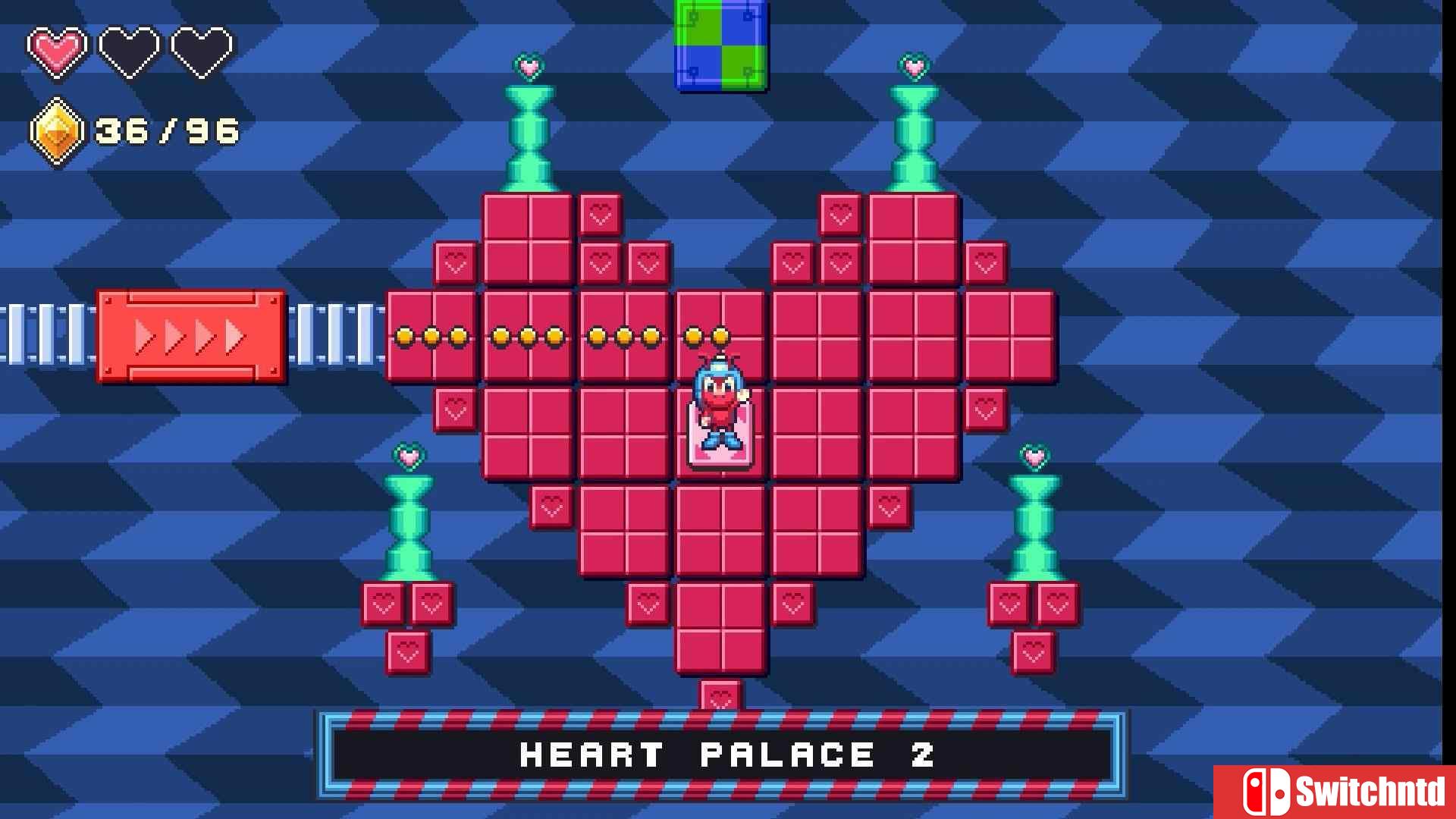Expand the left pedestal's block cluster

[409, 607]
